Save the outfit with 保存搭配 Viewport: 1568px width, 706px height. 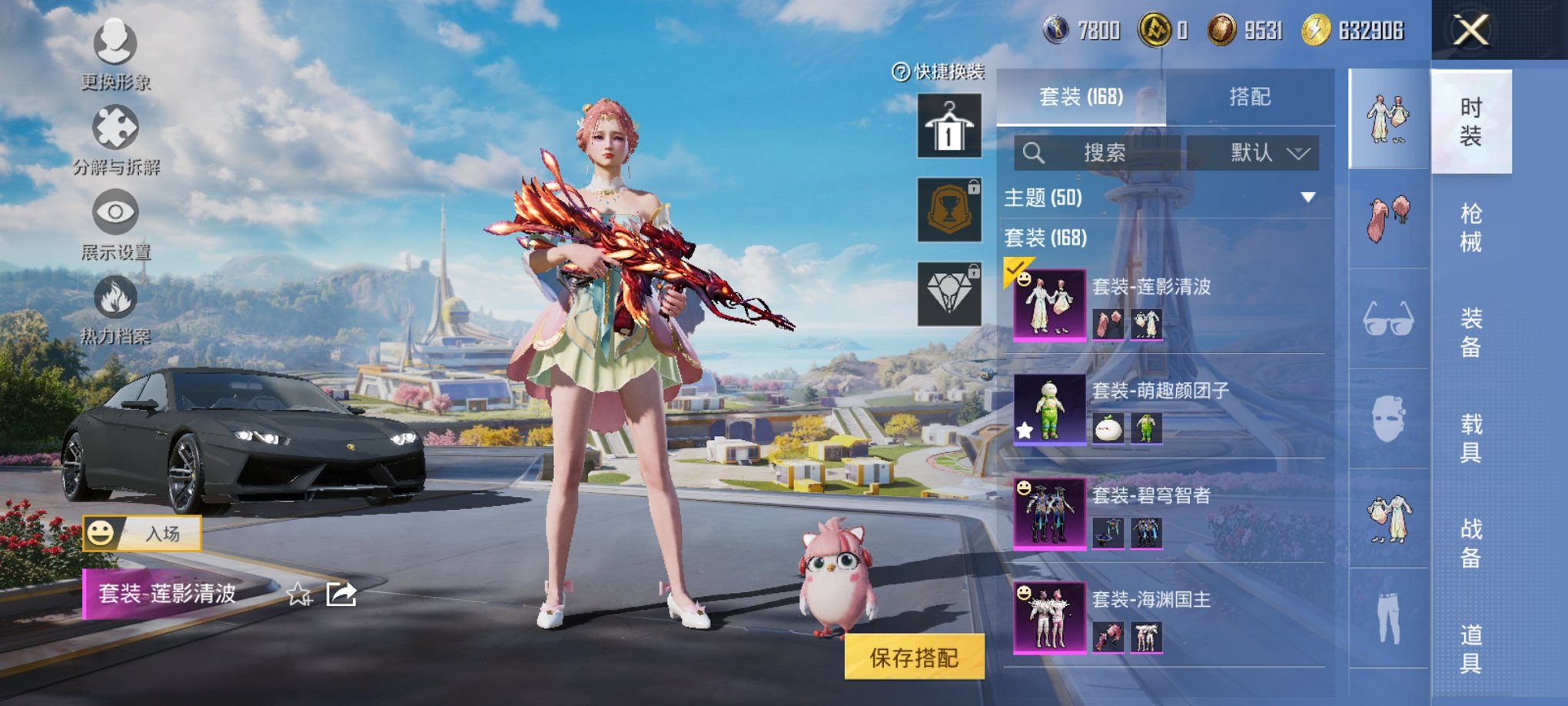coord(914,658)
